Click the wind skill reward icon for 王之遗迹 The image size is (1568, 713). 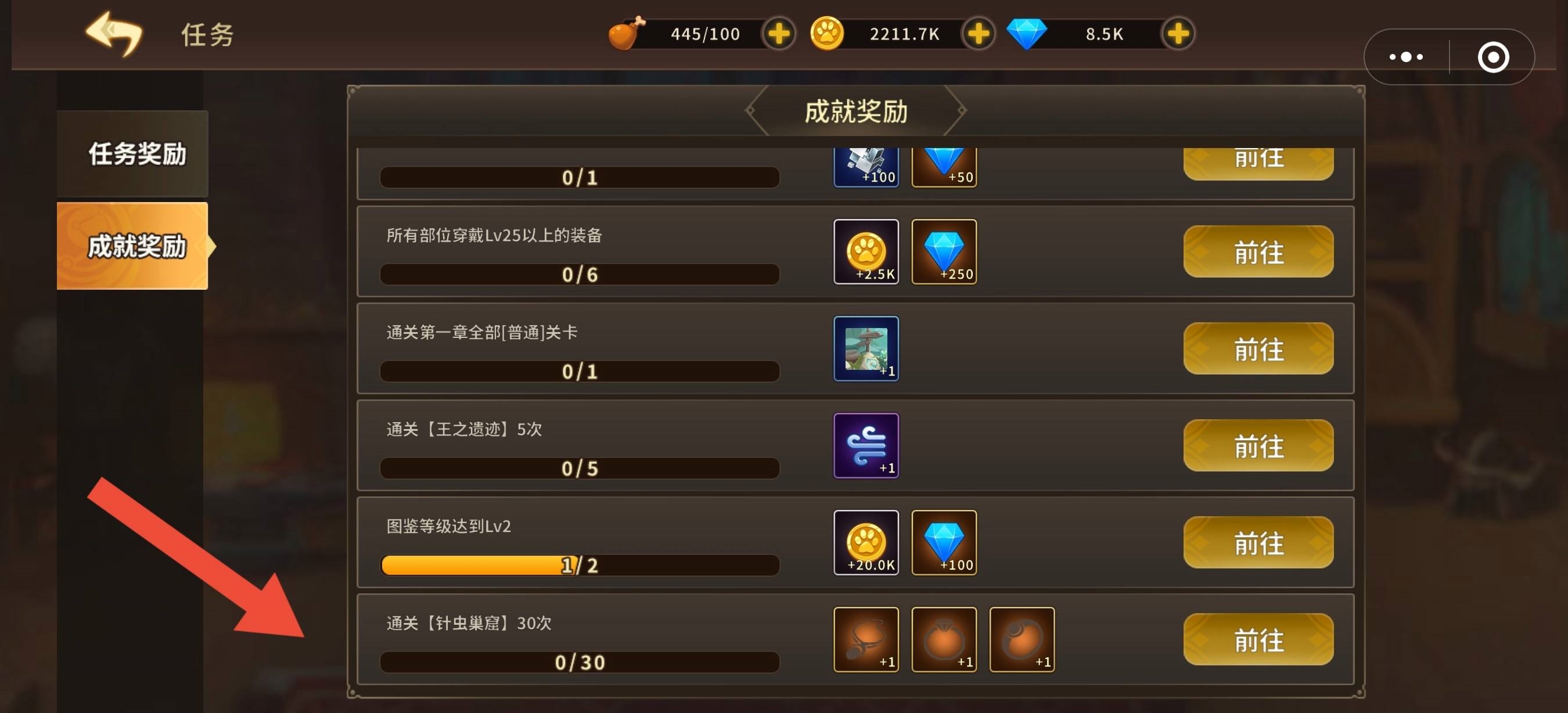coord(865,445)
